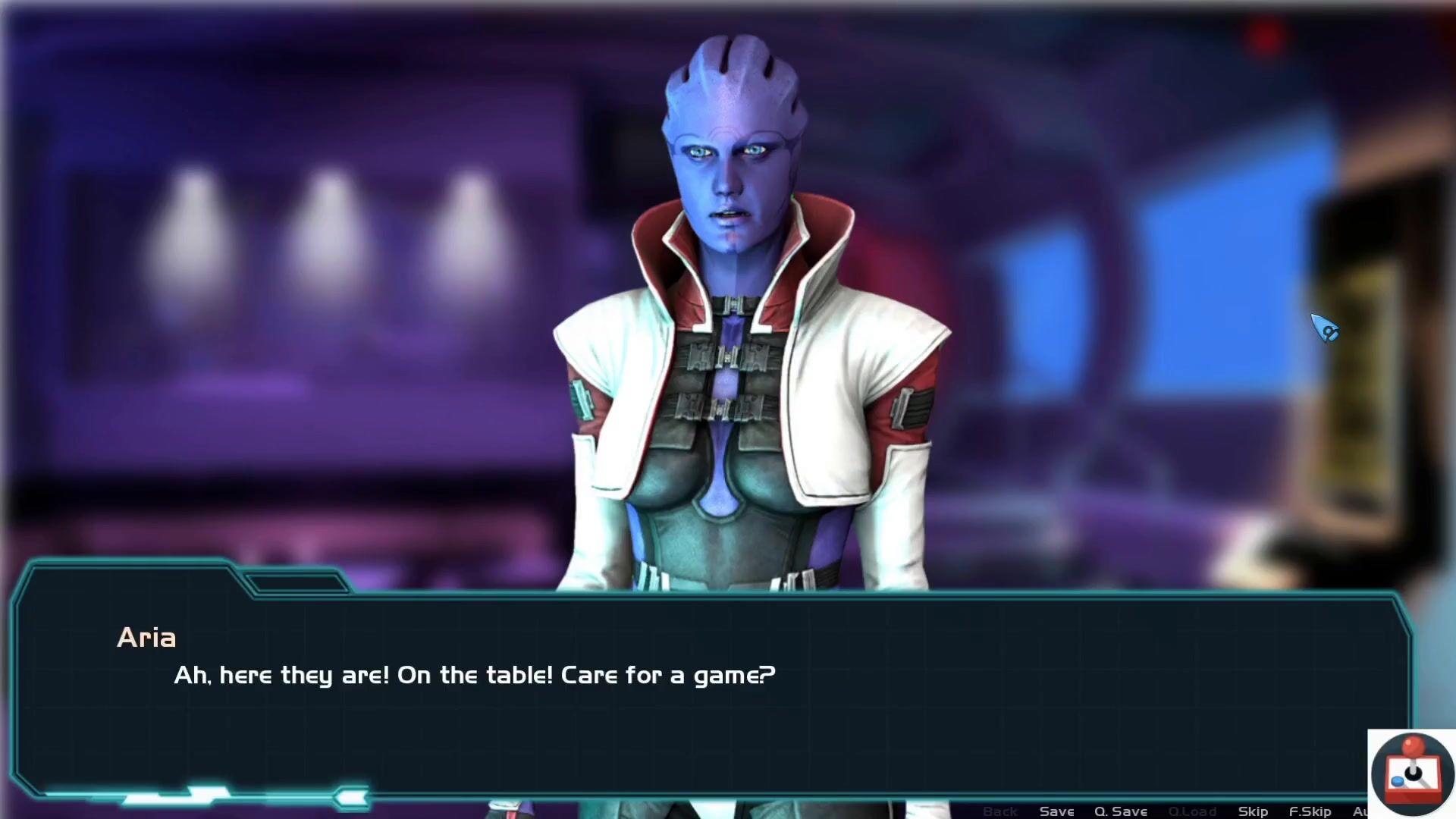The height and width of the screenshot is (819, 1456).
Task: Click the Q.Load quick load button
Action: 1192,811
